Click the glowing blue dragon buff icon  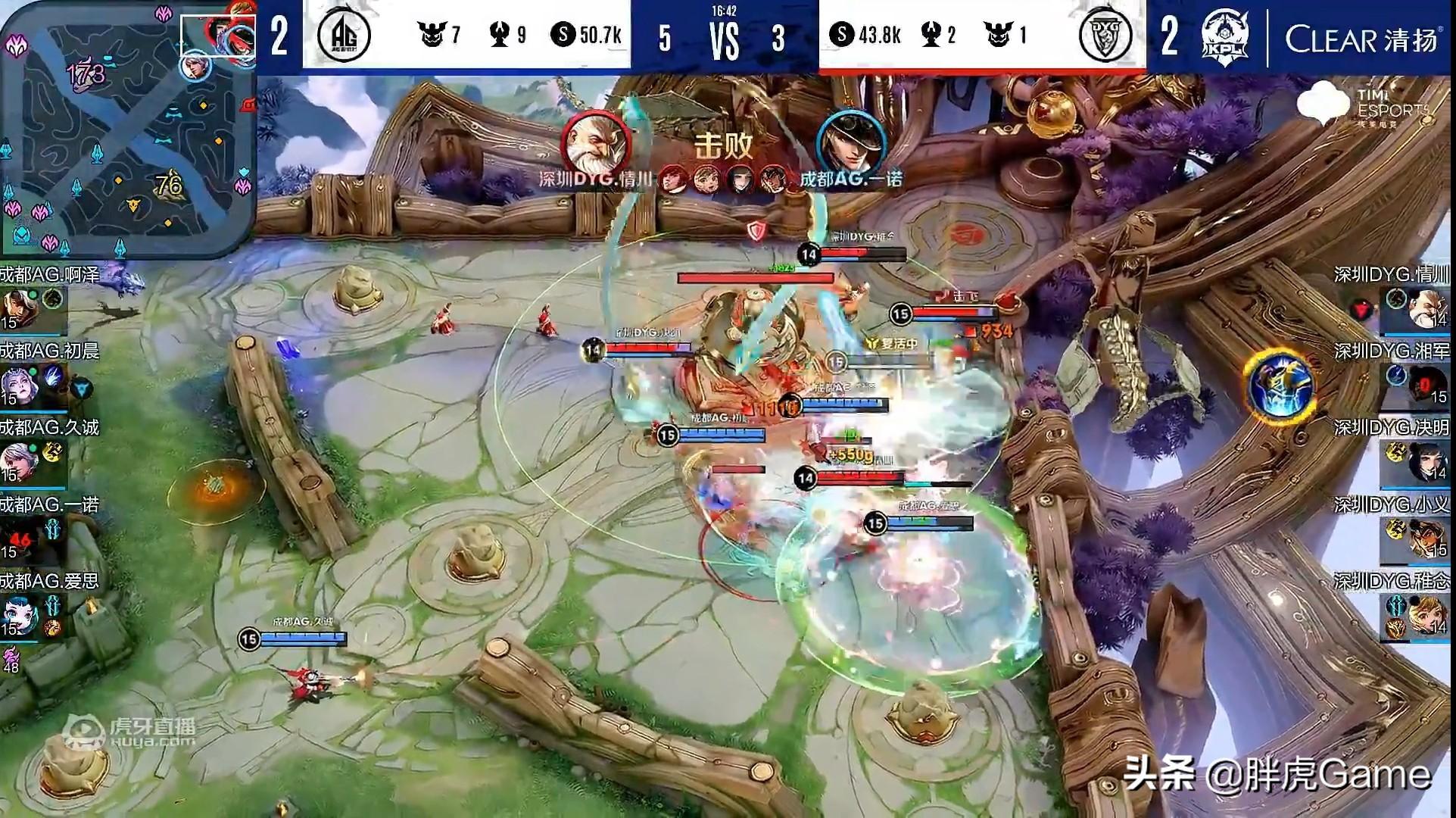pyautogui.click(x=1279, y=386)
